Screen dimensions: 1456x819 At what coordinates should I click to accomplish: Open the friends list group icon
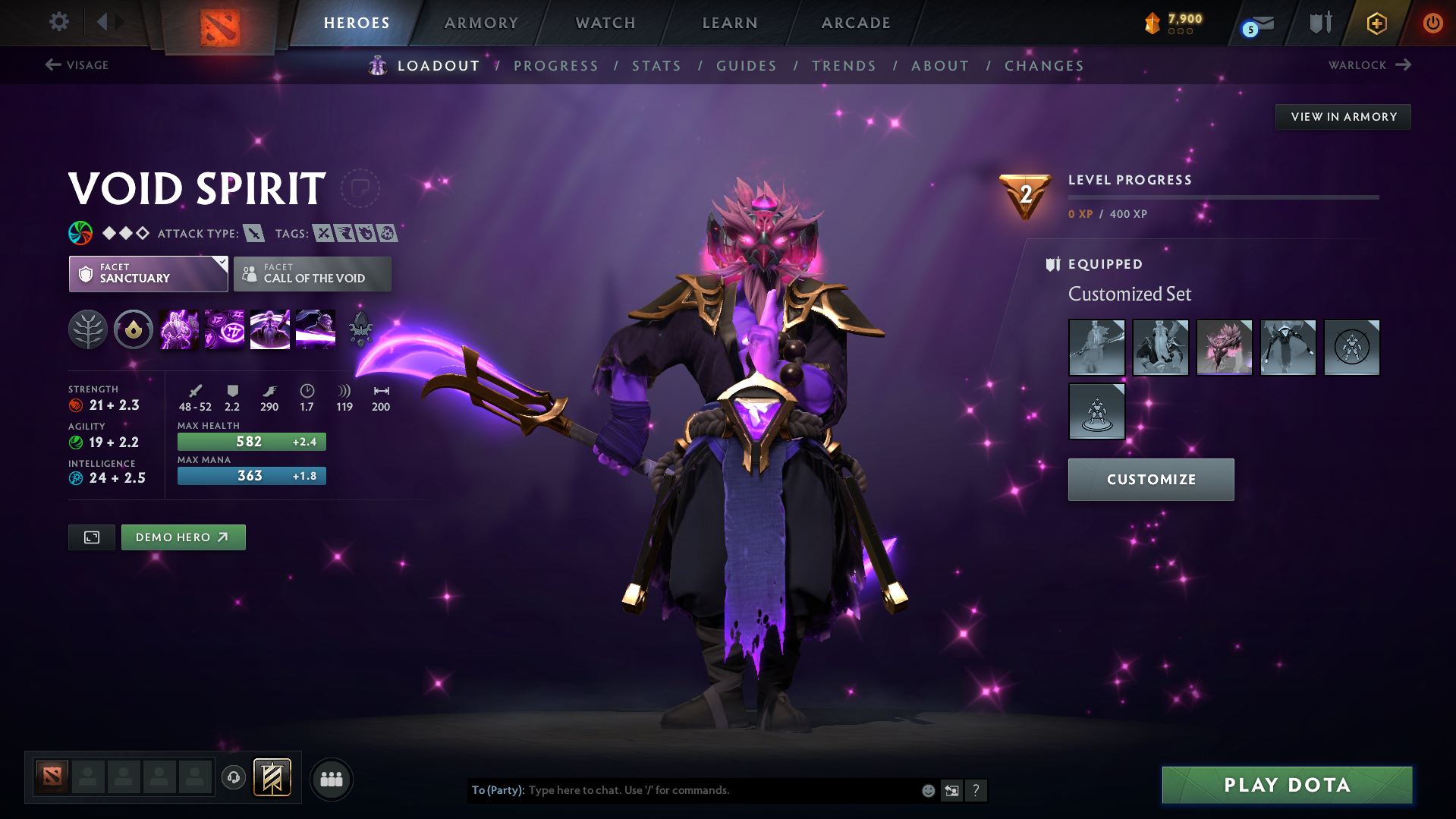pyautogui.click(x=331, y=779)
